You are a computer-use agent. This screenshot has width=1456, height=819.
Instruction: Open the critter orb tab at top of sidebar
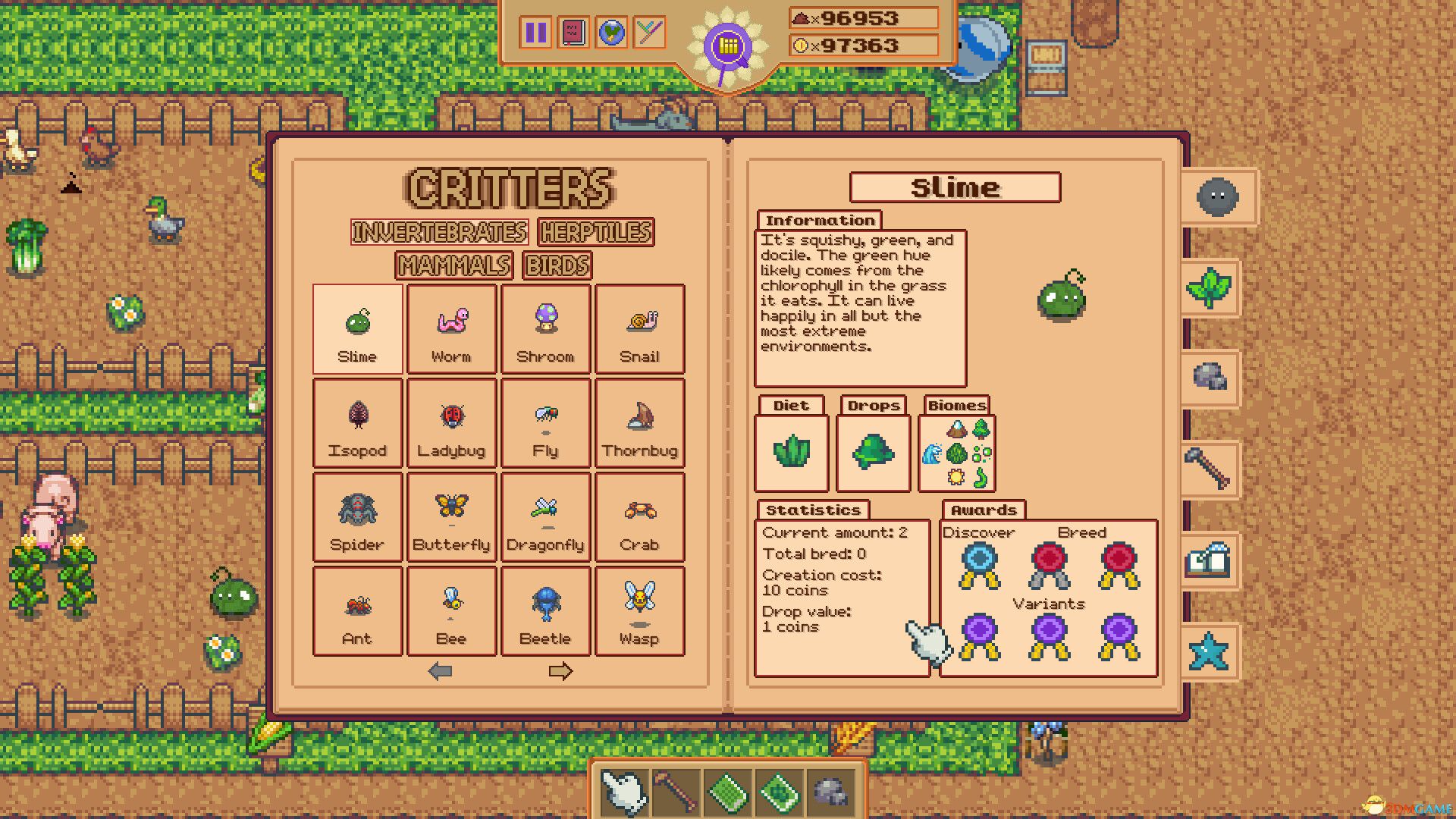click(1219, 197)
